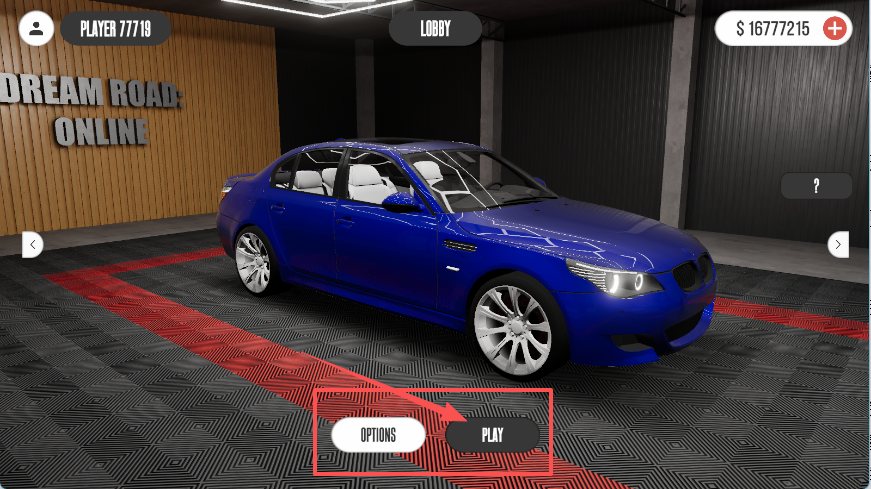Show the next car with right arrow
Image resolution: width=871 pixels, height=489 pixels.
(x=838, y=243)
